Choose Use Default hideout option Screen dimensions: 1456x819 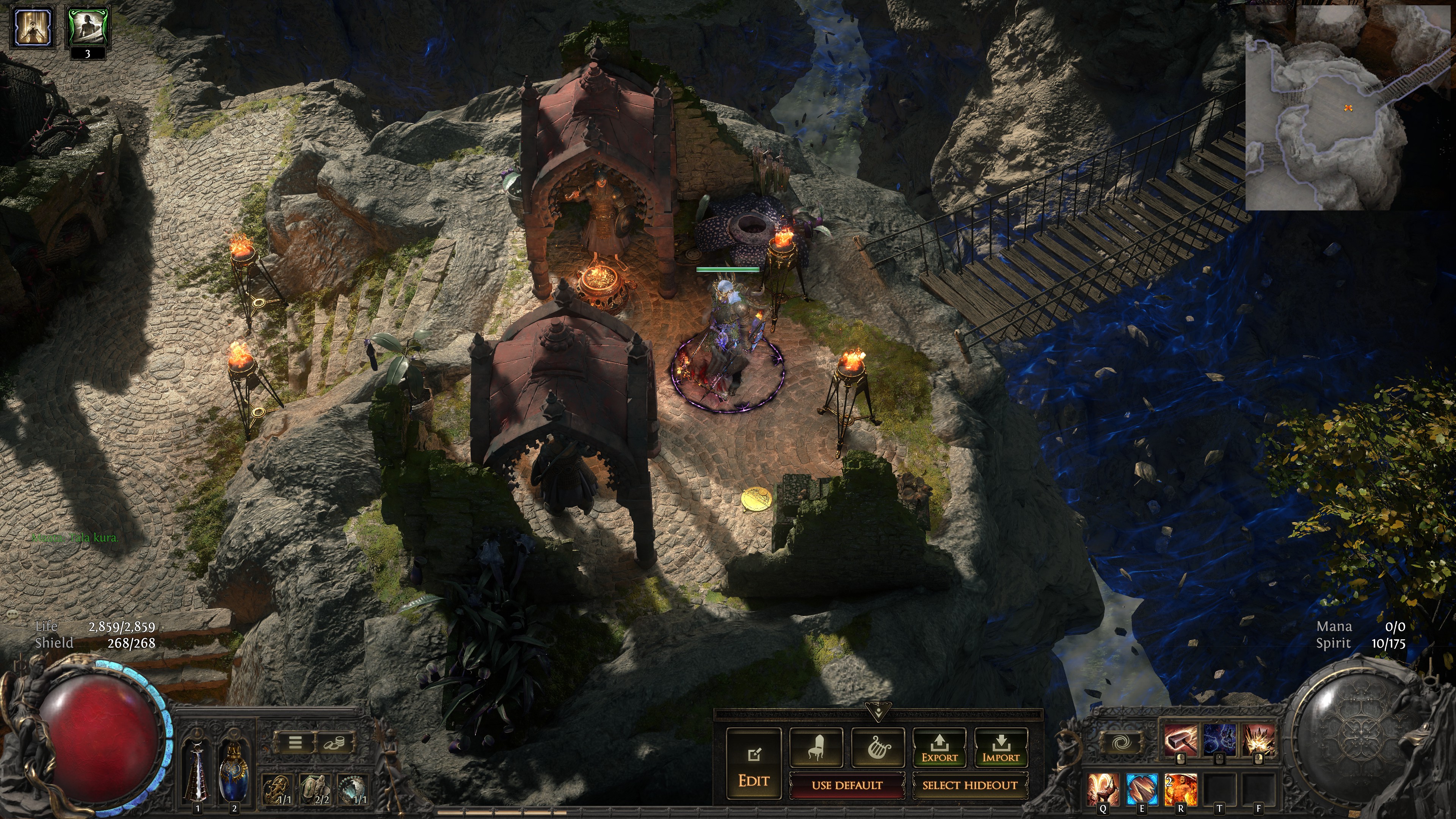[847, 785]
